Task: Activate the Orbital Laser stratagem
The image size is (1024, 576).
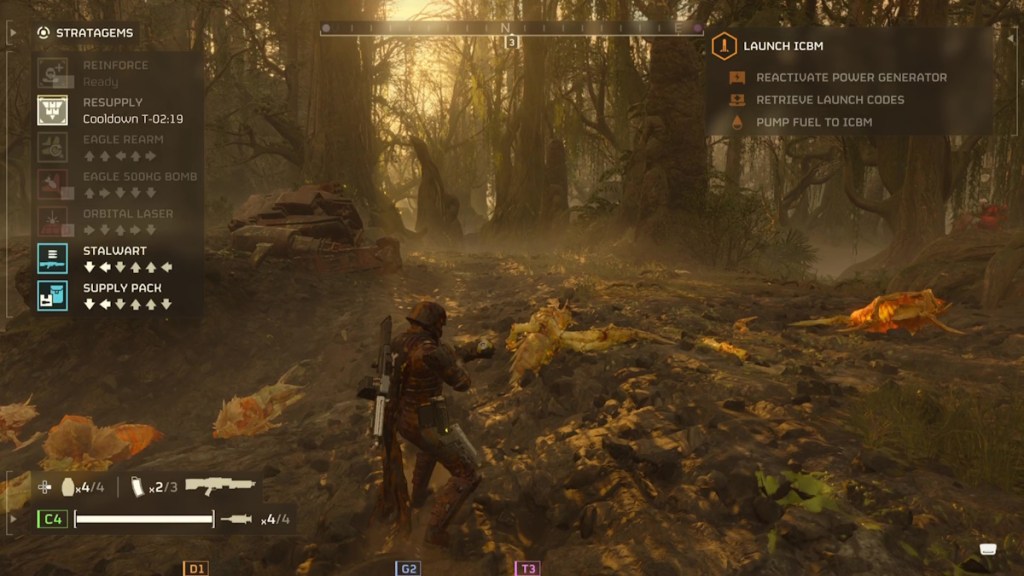Action: click(x=53, y=221)
